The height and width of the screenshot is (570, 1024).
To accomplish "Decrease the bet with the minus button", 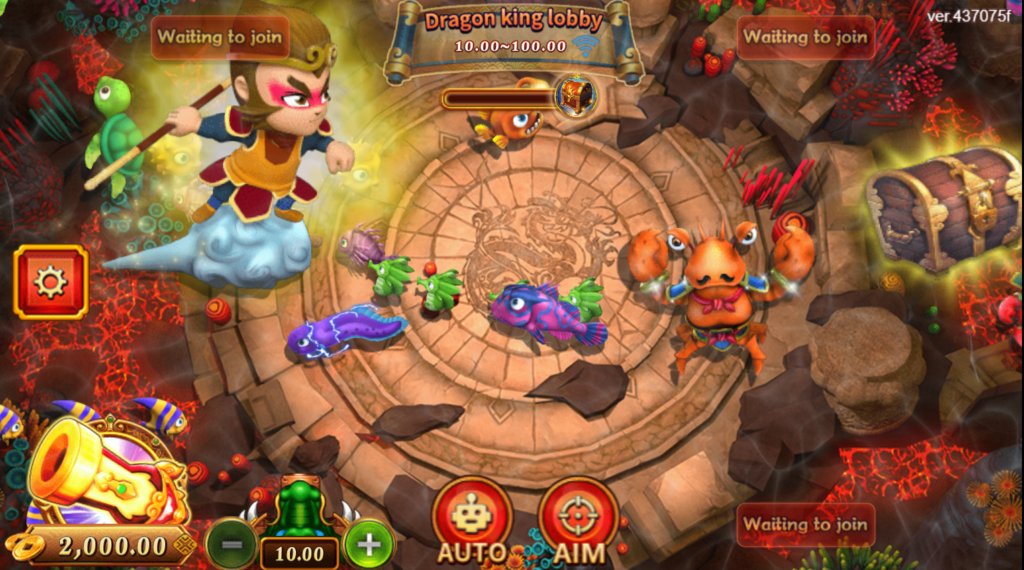I will click(x=231, y=545).
